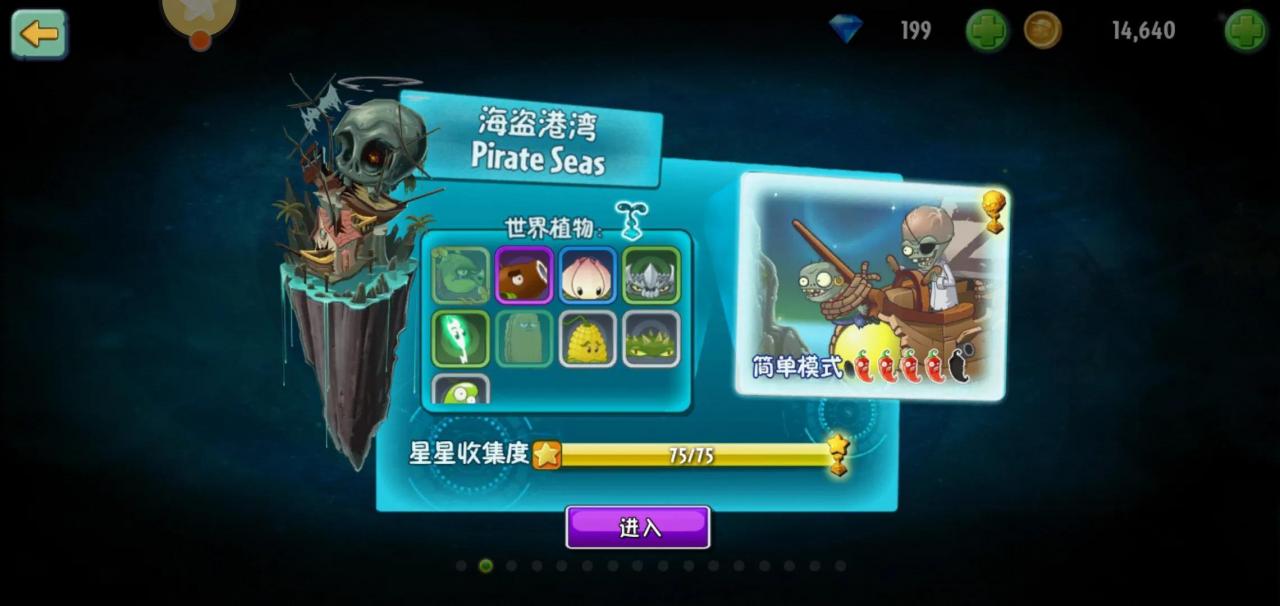Open the pirate zombie easy mode card
This screenshot has width=1280, height=606.
coord(871,287)
